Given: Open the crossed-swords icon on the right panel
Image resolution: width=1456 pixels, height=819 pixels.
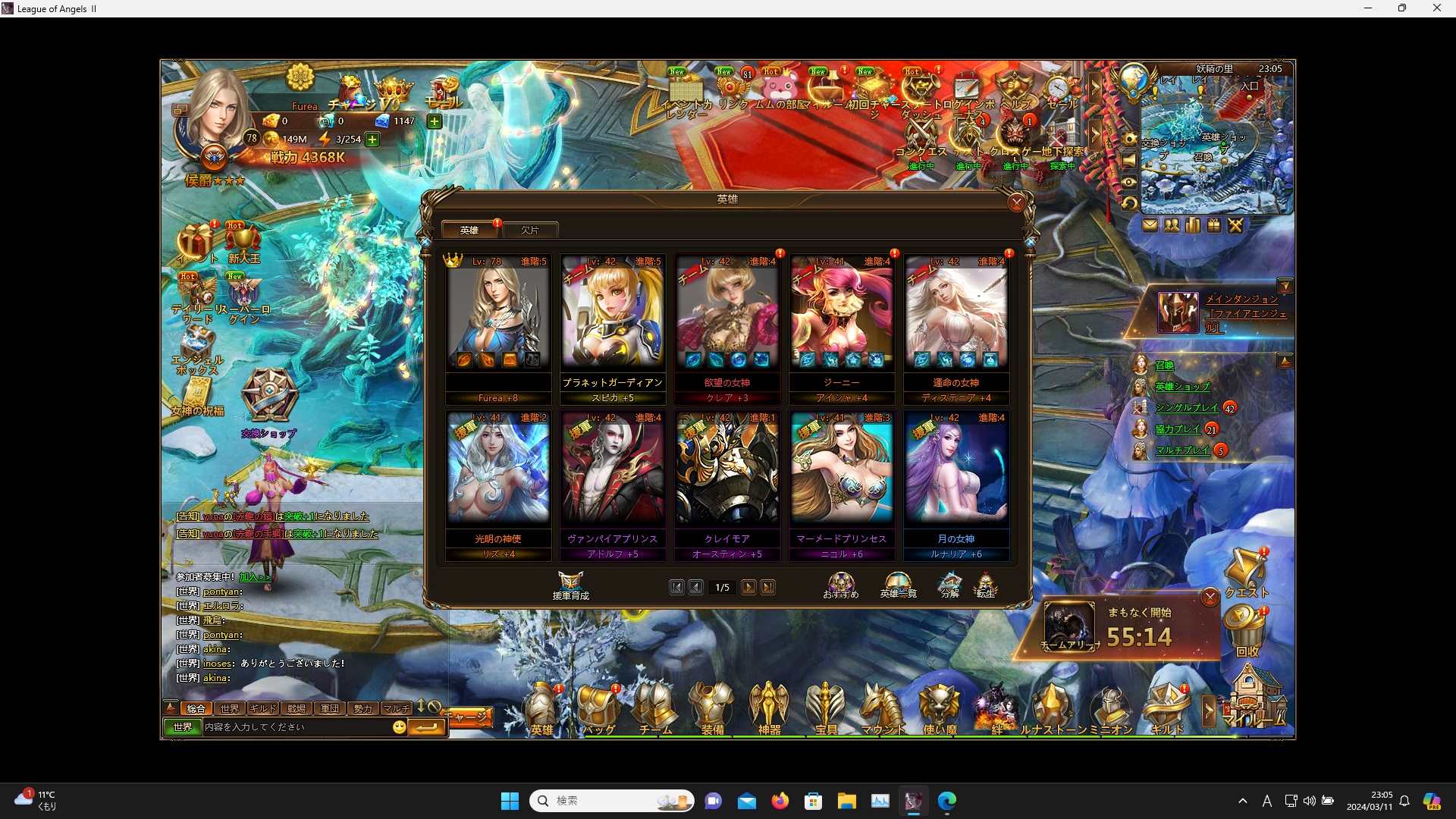Looking at the screenshot, I should pyautogui.click(x=1235, y=225).
